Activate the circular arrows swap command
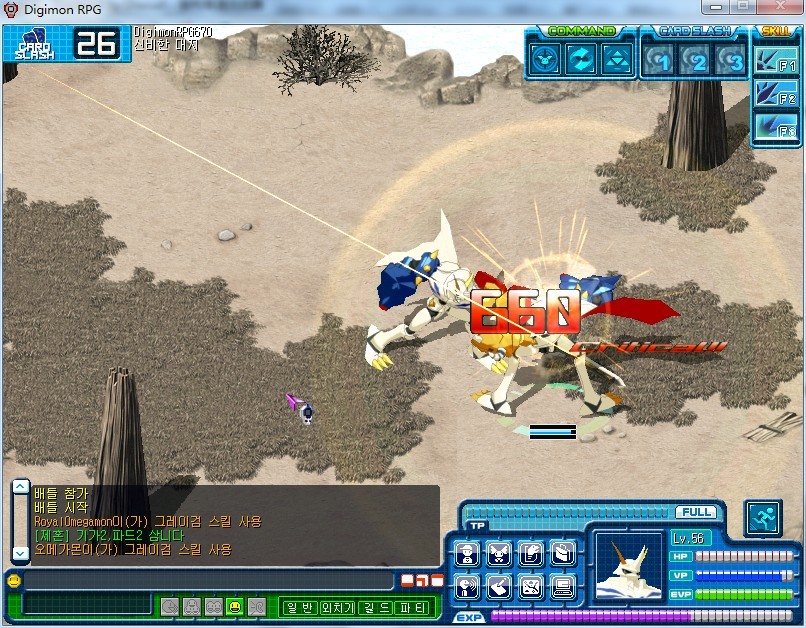Screen dimensions: 806x628 coord(581,59)
